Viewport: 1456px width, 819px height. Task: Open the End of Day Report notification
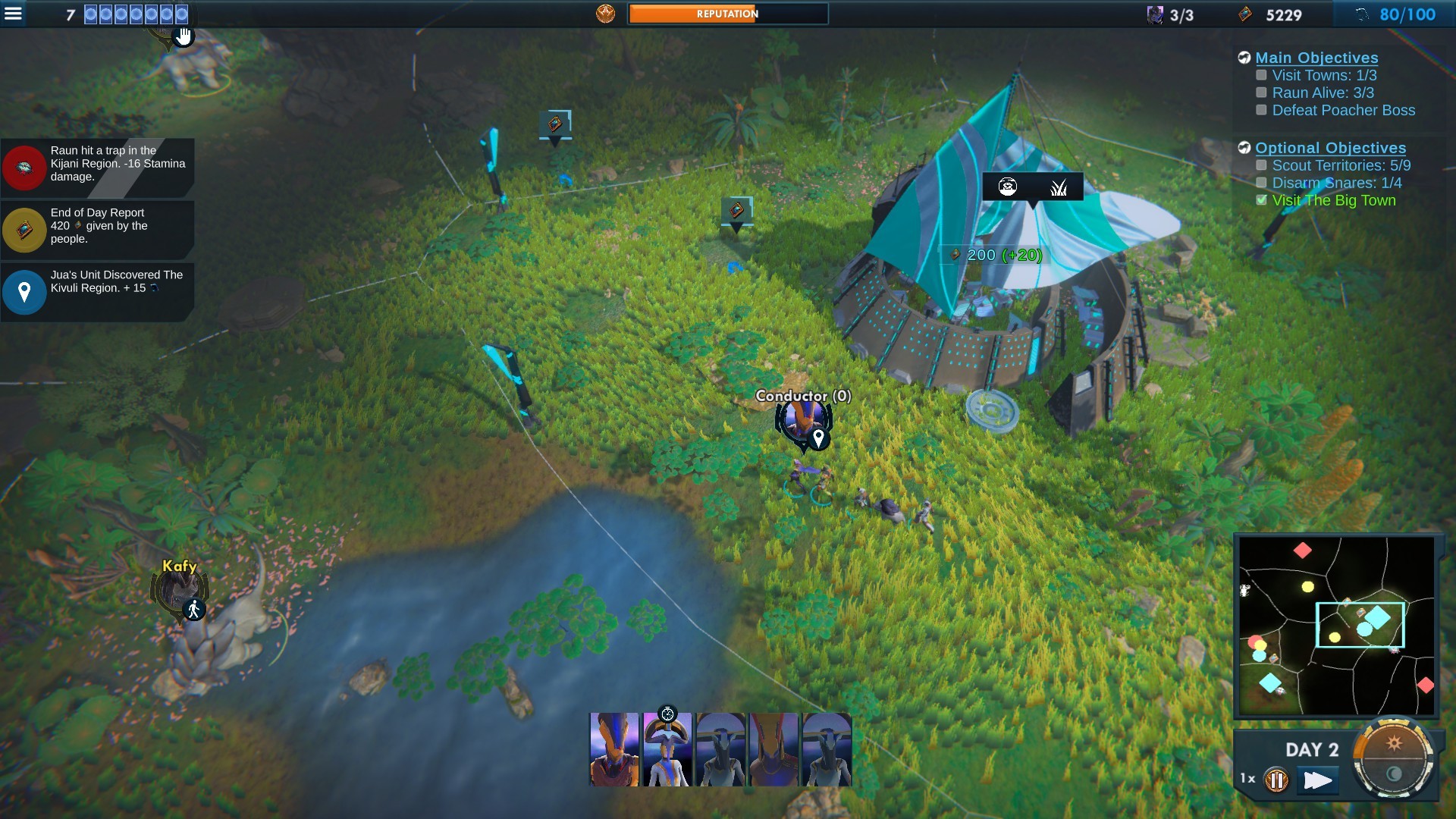99,227
